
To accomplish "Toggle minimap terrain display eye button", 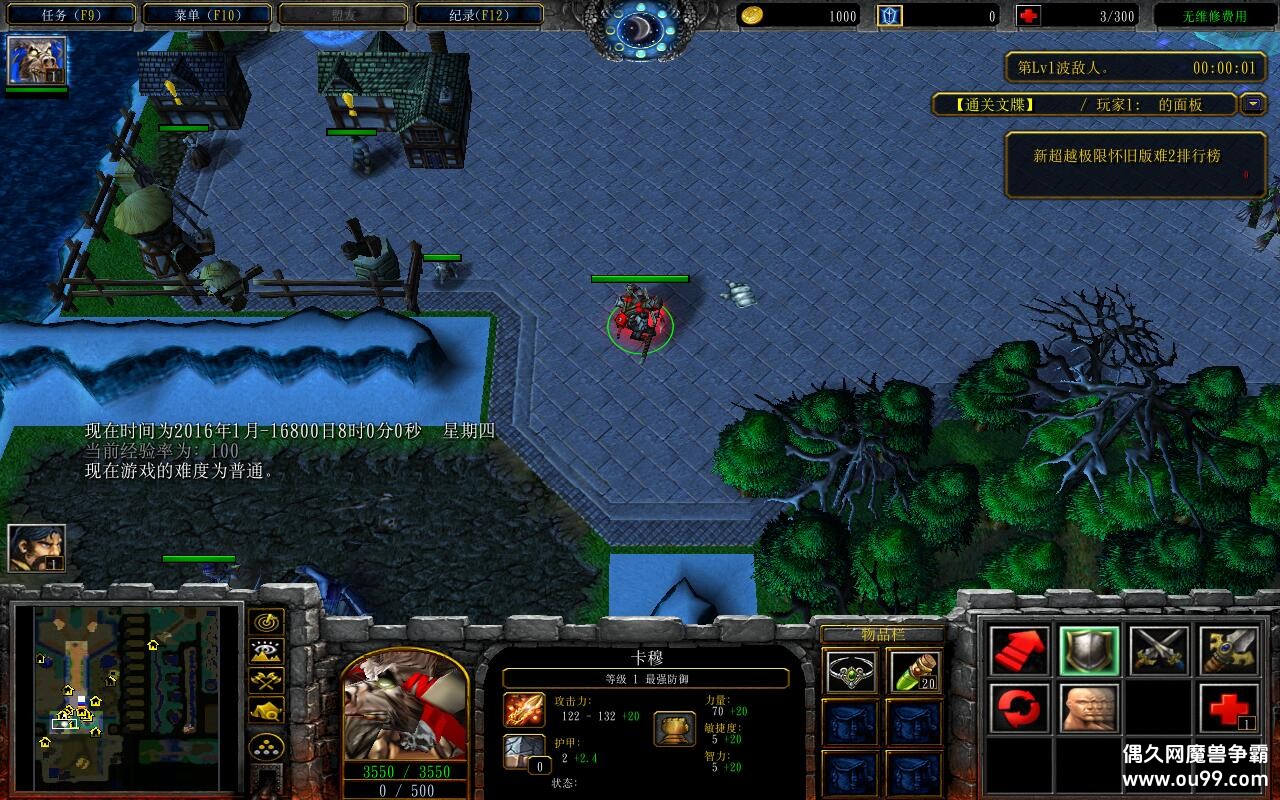I will [x=267, y=651].
